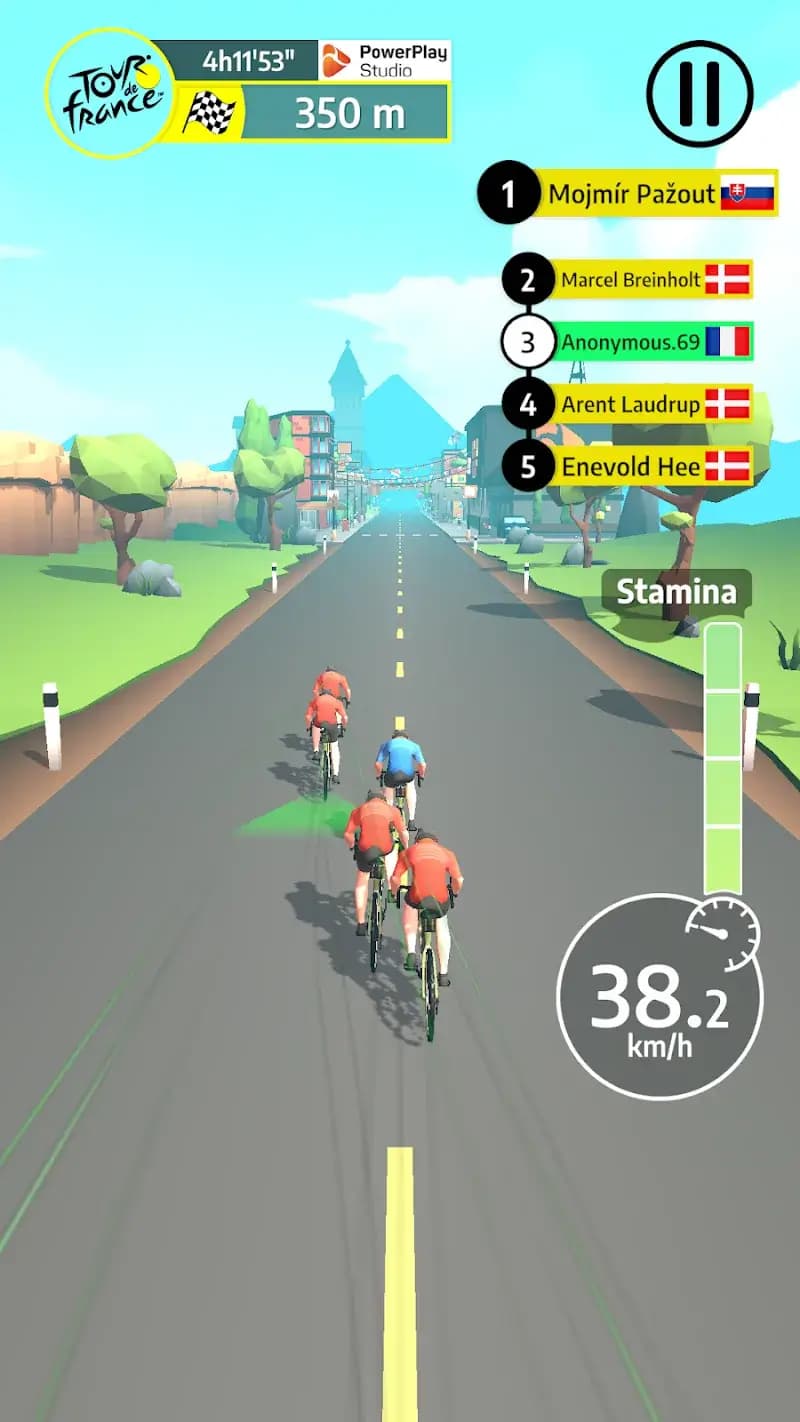Click the Anonymous.69 leaderboard entry
This screenshot has width=800, height=1422.
pyautogui.click(x=630, y=343)
